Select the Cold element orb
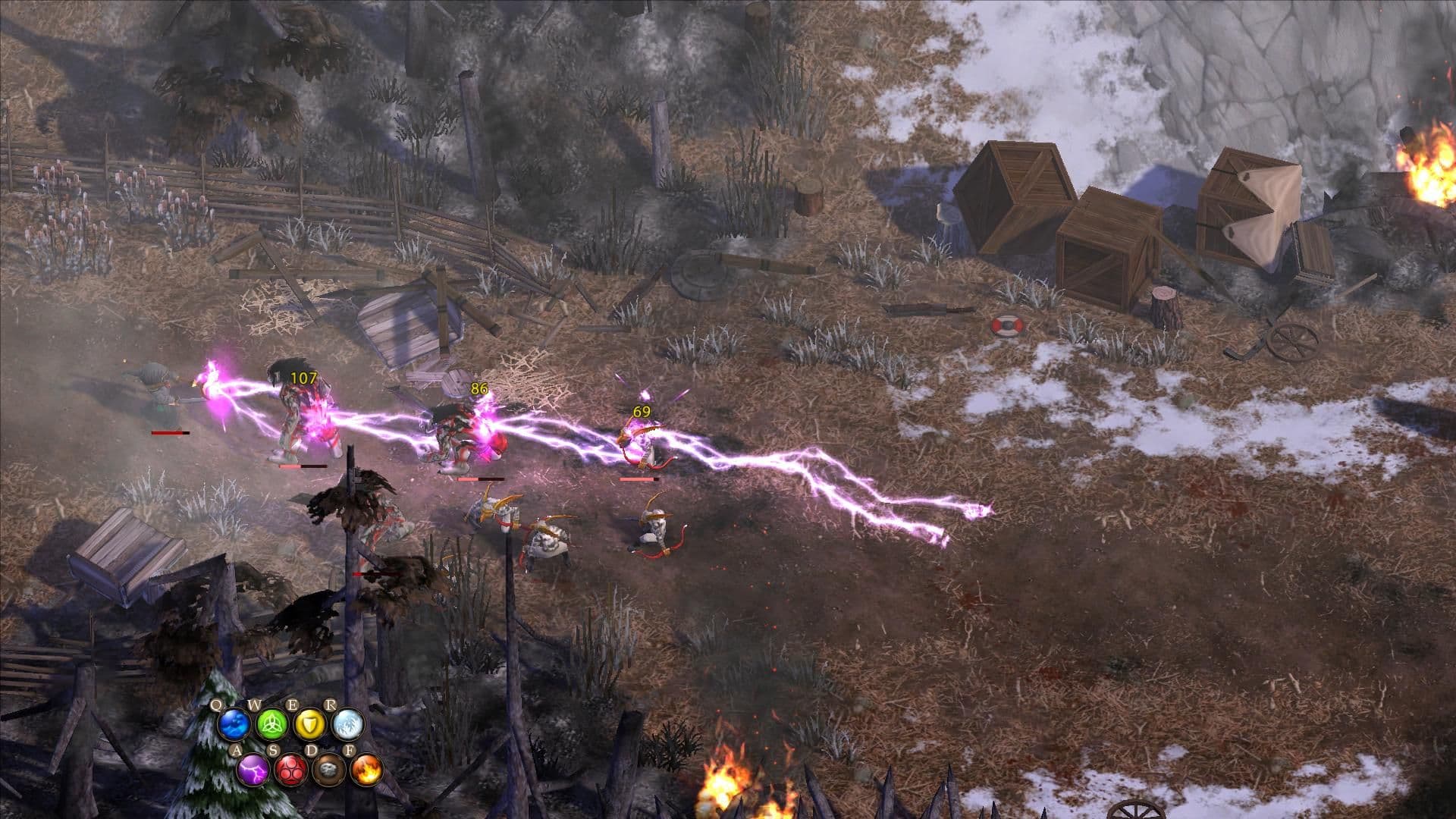Image resolution: width=1456 pixels, height=819 pixels. [x=347, y=726]
